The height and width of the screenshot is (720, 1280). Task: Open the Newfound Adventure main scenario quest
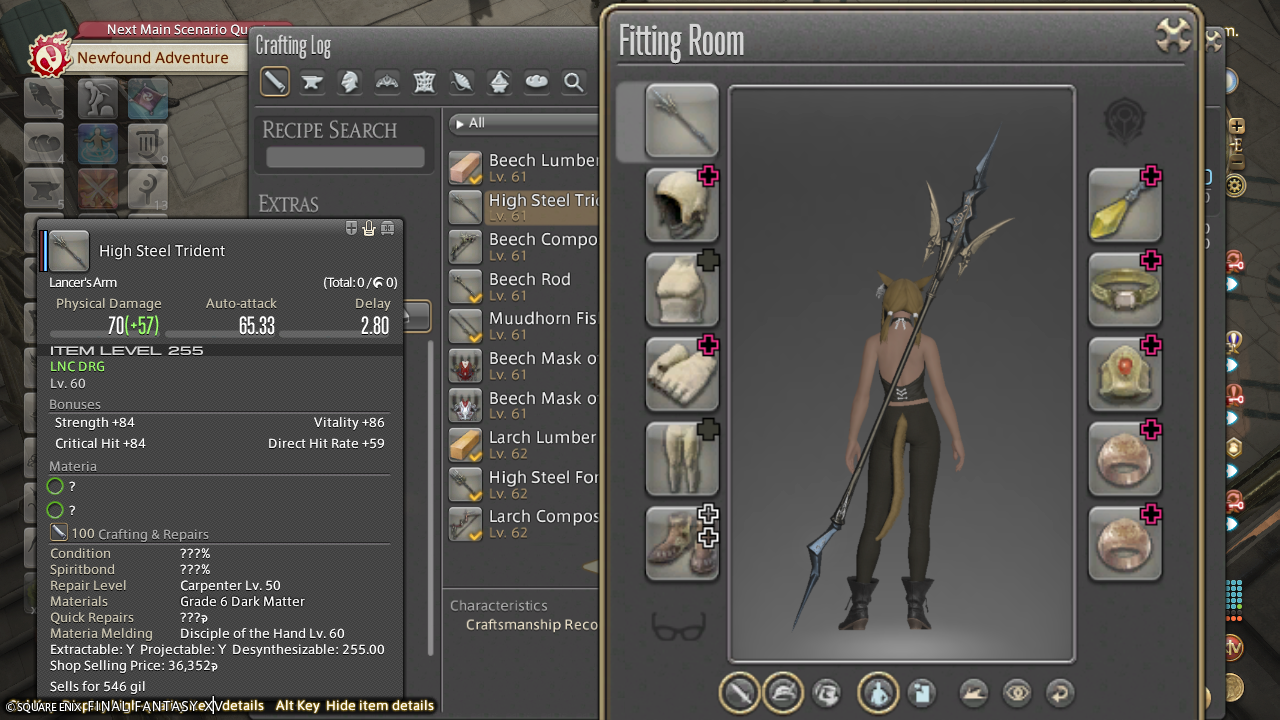(152, 58)
